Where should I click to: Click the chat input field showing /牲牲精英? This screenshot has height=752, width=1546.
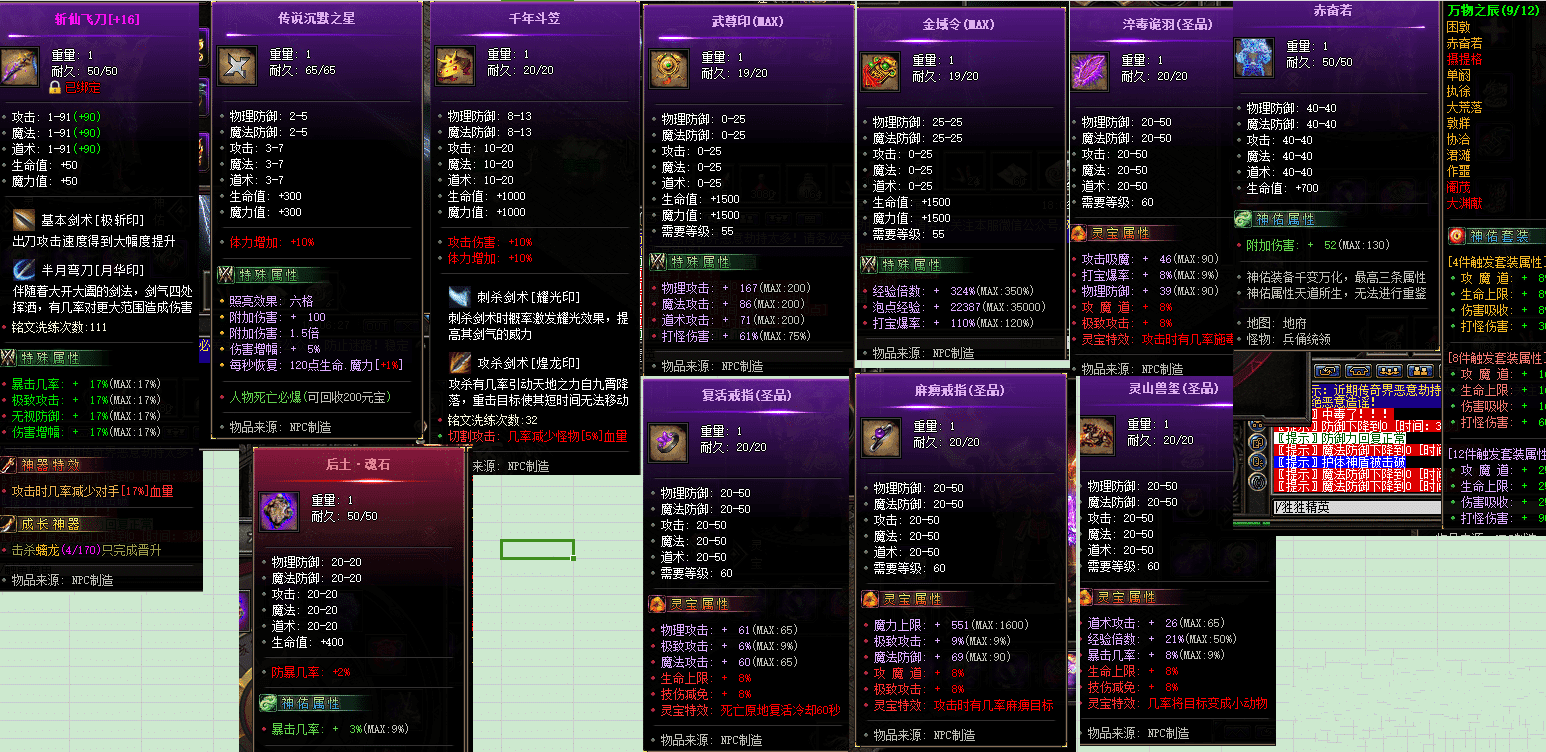[x=1355, y=506]
